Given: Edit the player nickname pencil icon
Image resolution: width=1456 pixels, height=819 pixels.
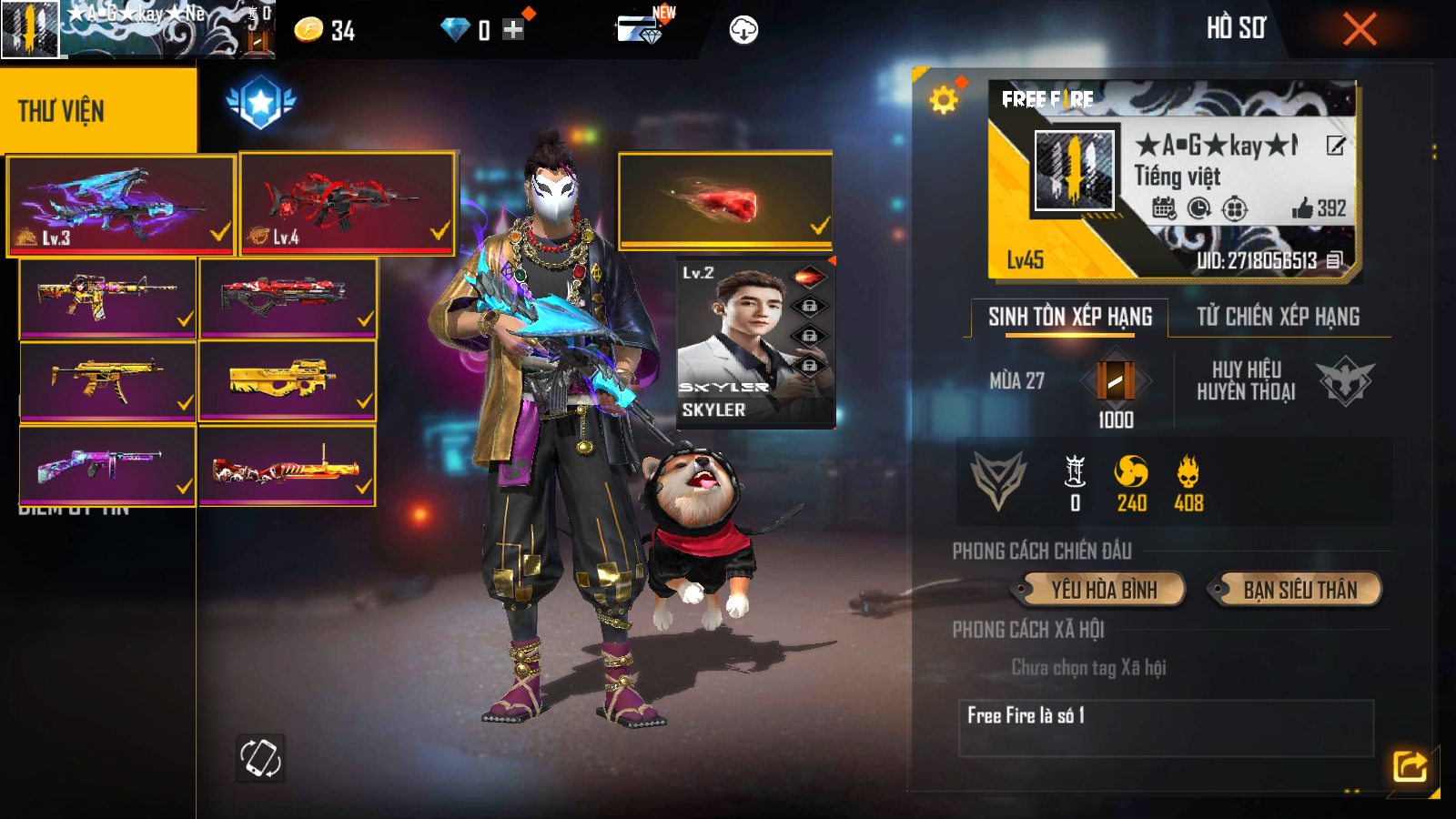Looking at the screenshot, I should pos(1335,146).
